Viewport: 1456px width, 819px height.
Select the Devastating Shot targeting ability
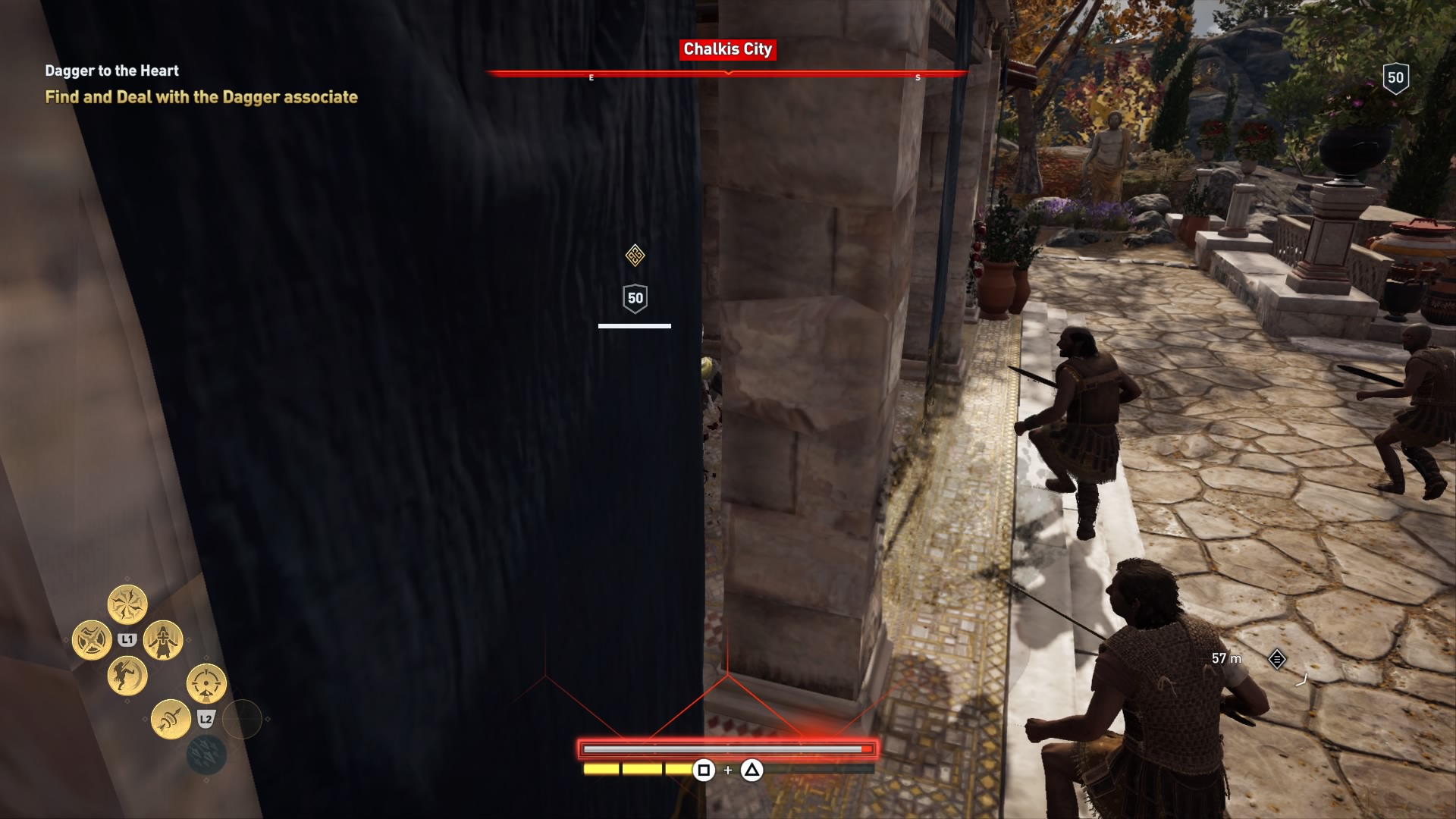(205, 684)
